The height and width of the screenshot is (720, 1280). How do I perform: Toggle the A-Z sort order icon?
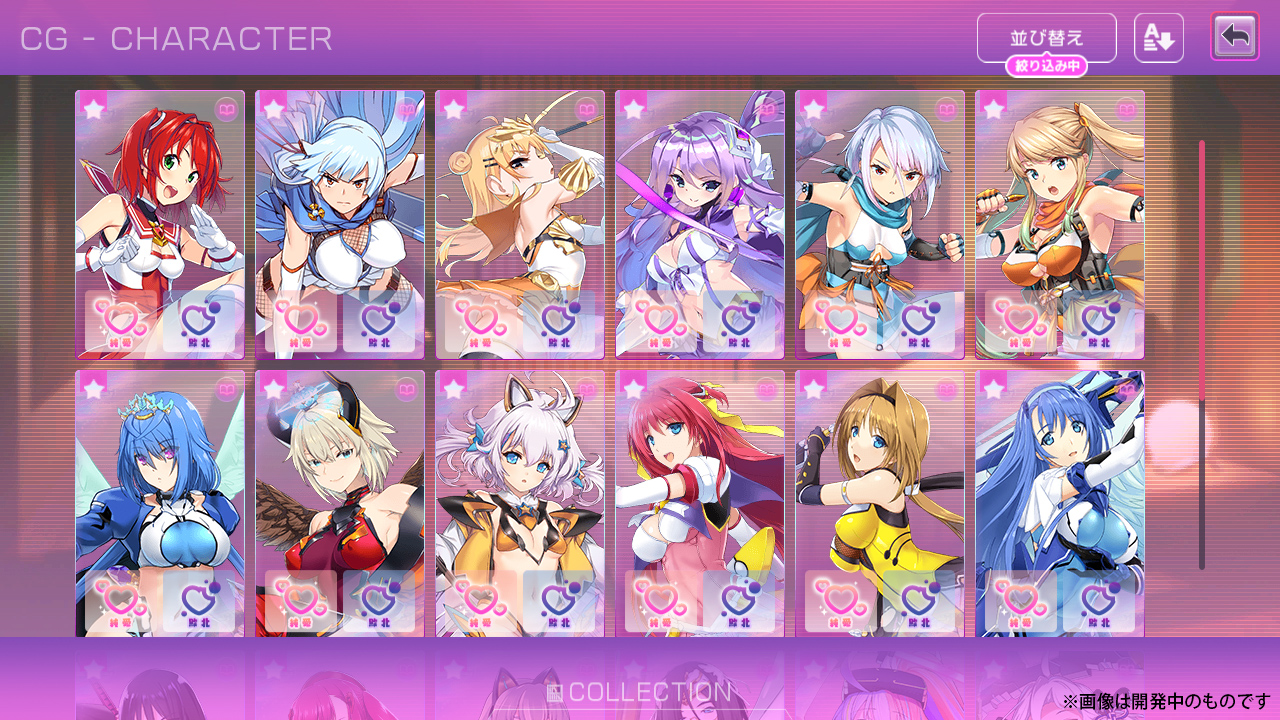coord(1158,38)
